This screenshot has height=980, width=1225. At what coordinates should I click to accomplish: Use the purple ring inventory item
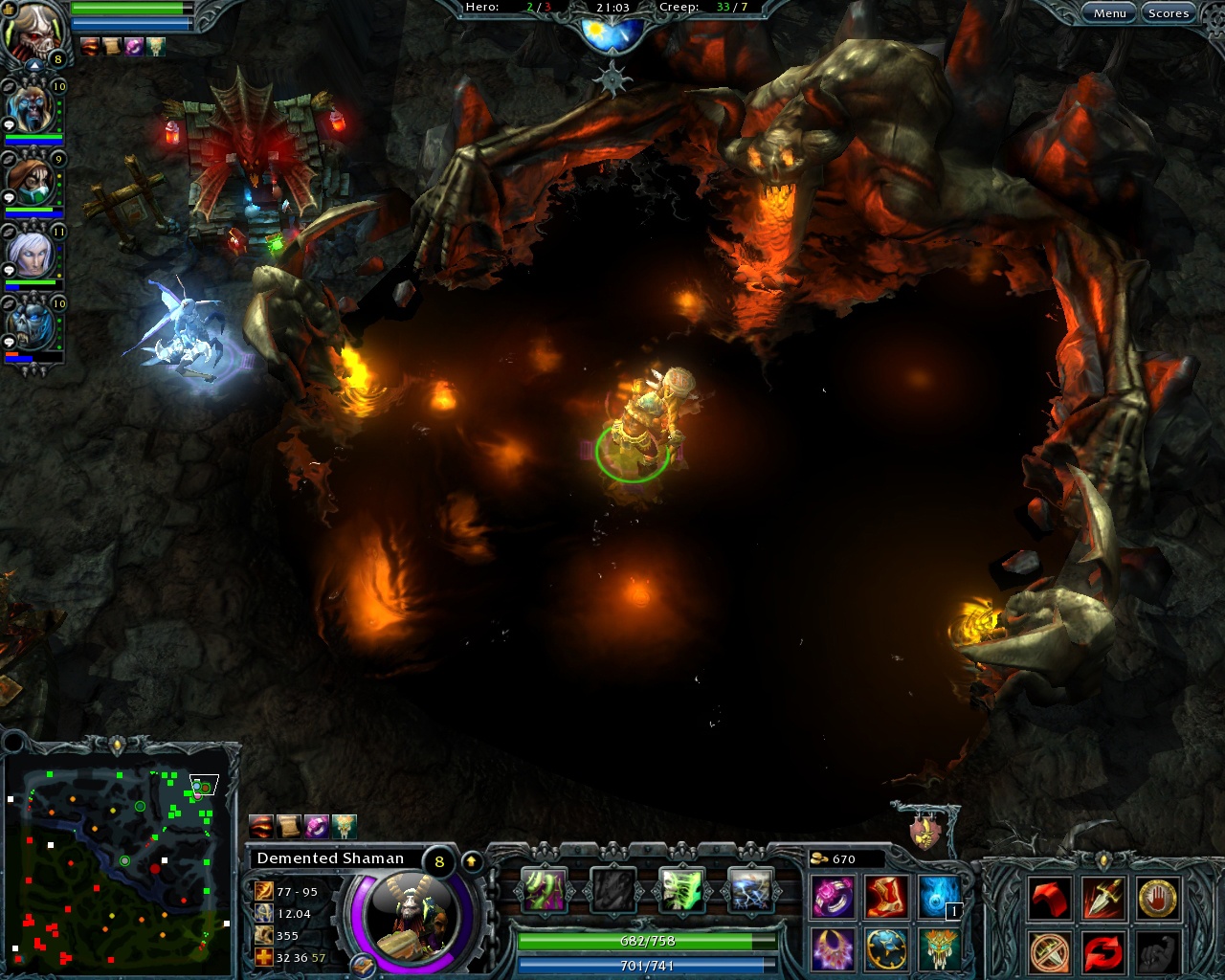[x=831, y=898]
